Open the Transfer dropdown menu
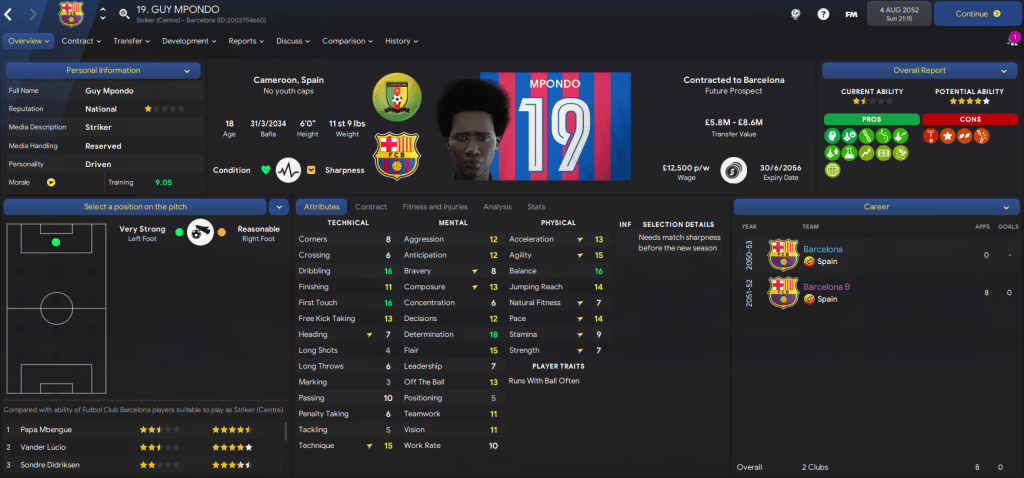1024x478 pixels. [x=131, y=41]
